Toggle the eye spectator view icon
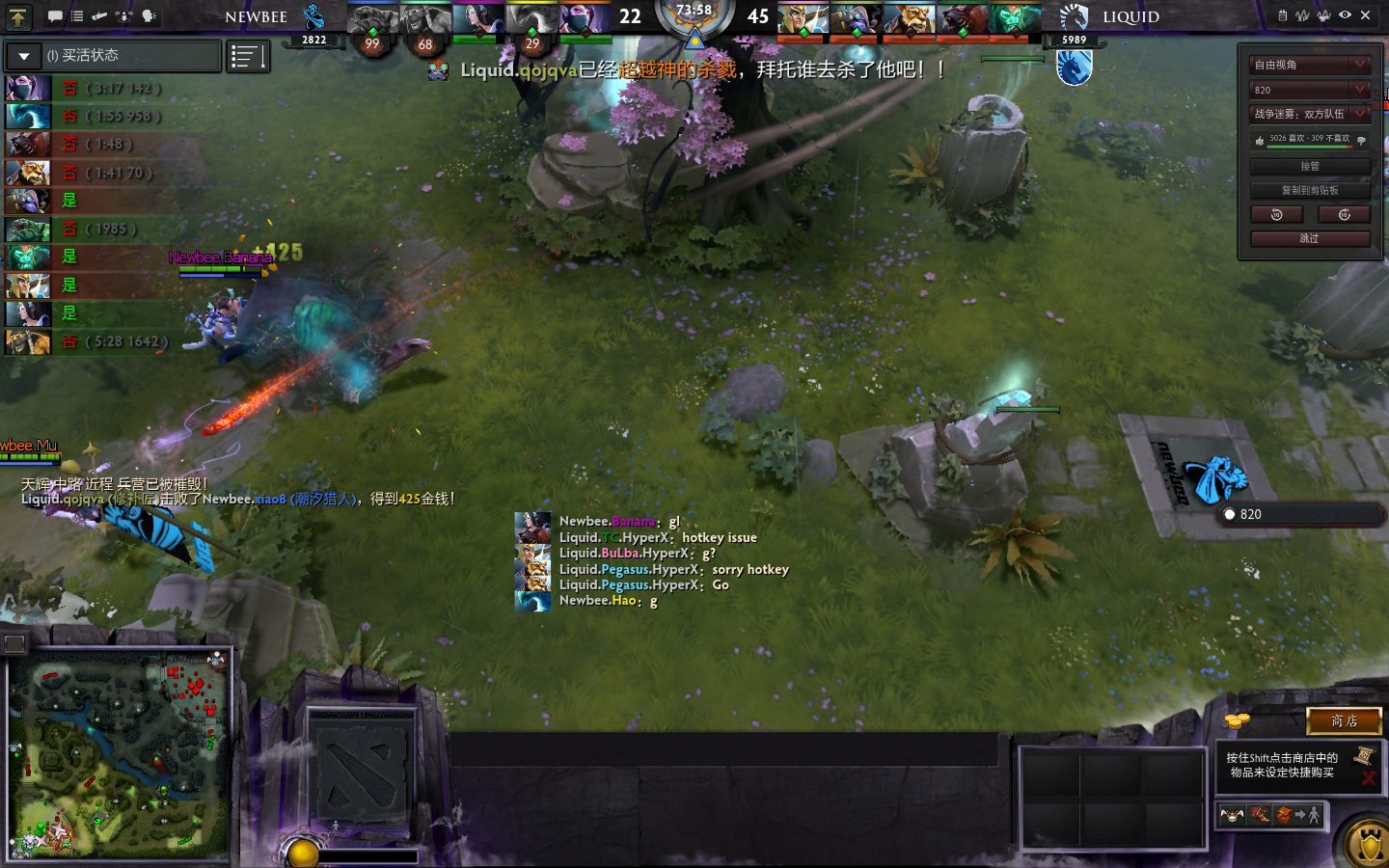Image resolution: width=1389 pixels, height=868 pixels. 1345,15
